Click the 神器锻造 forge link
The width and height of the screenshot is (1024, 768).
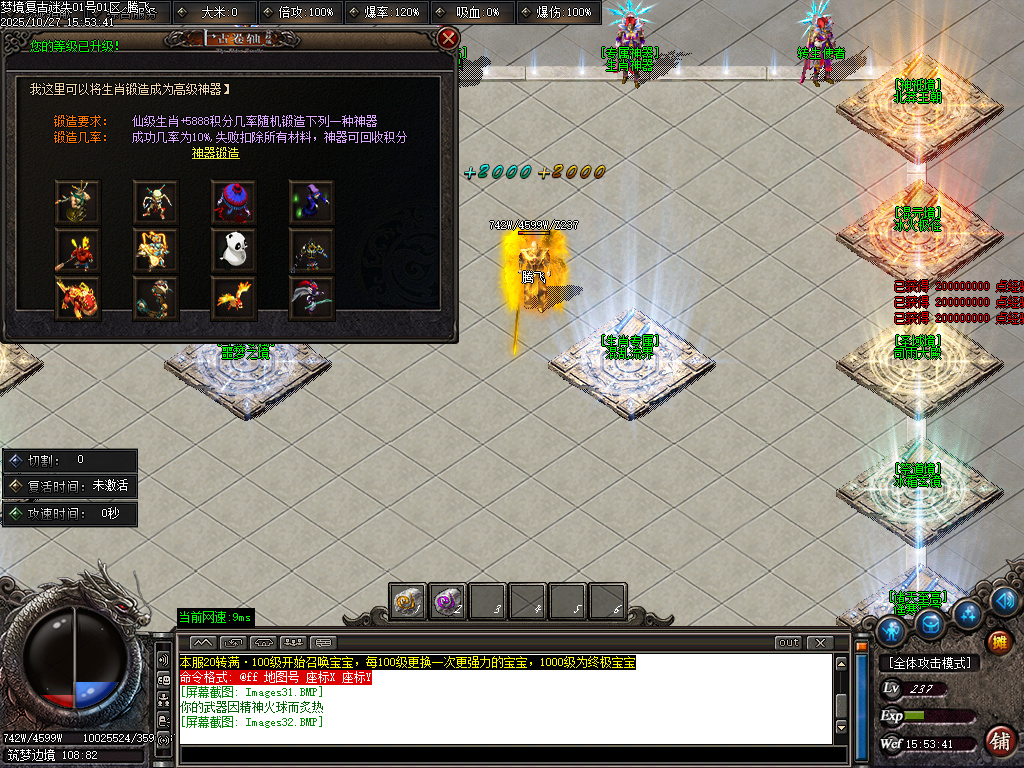click(x=216, y=154)
